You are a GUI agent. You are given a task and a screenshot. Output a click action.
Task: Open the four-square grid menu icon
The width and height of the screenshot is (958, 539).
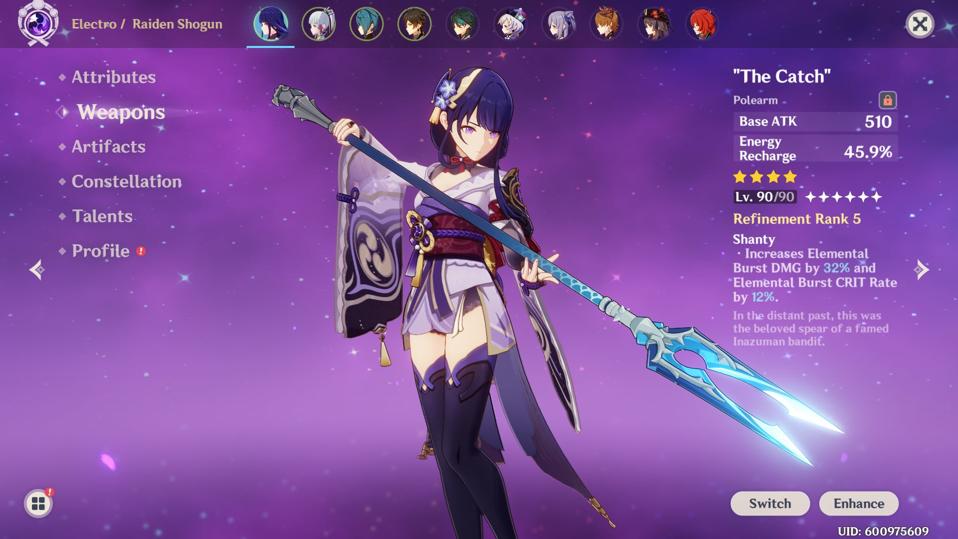tap(38, 504)
